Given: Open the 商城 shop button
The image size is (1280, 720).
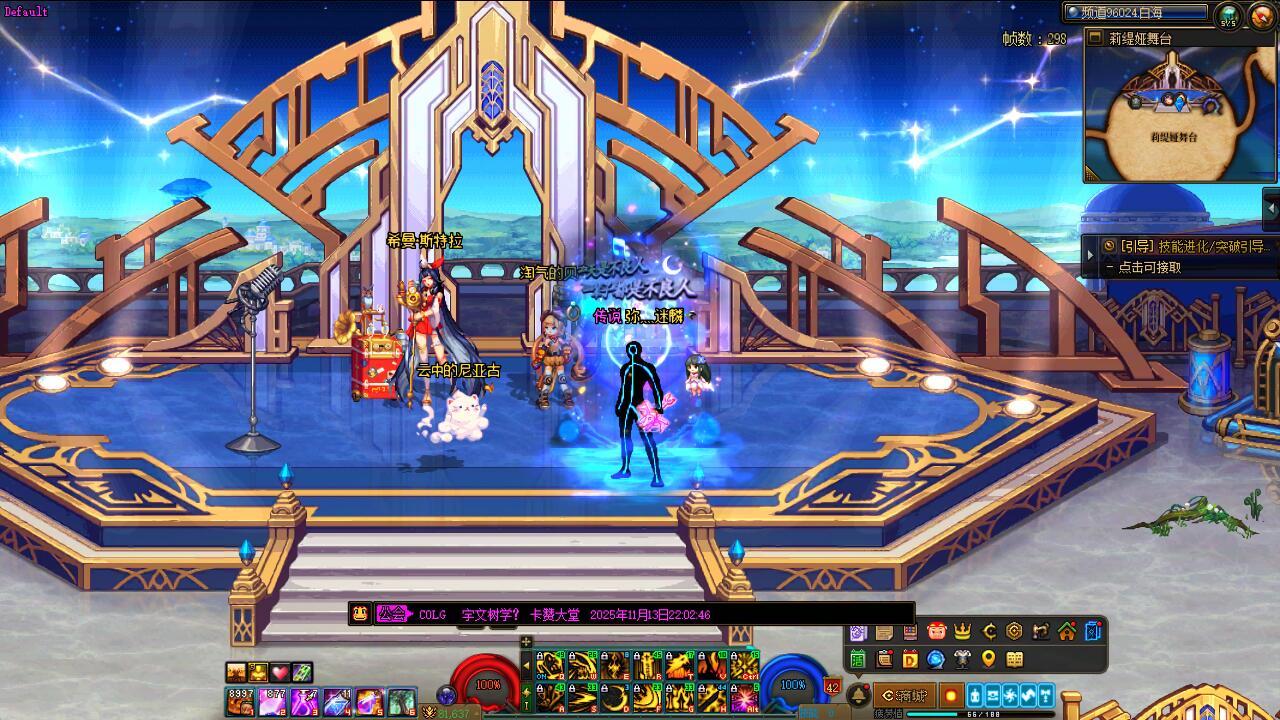Looking at the screenshot, I should coord(904,695).
